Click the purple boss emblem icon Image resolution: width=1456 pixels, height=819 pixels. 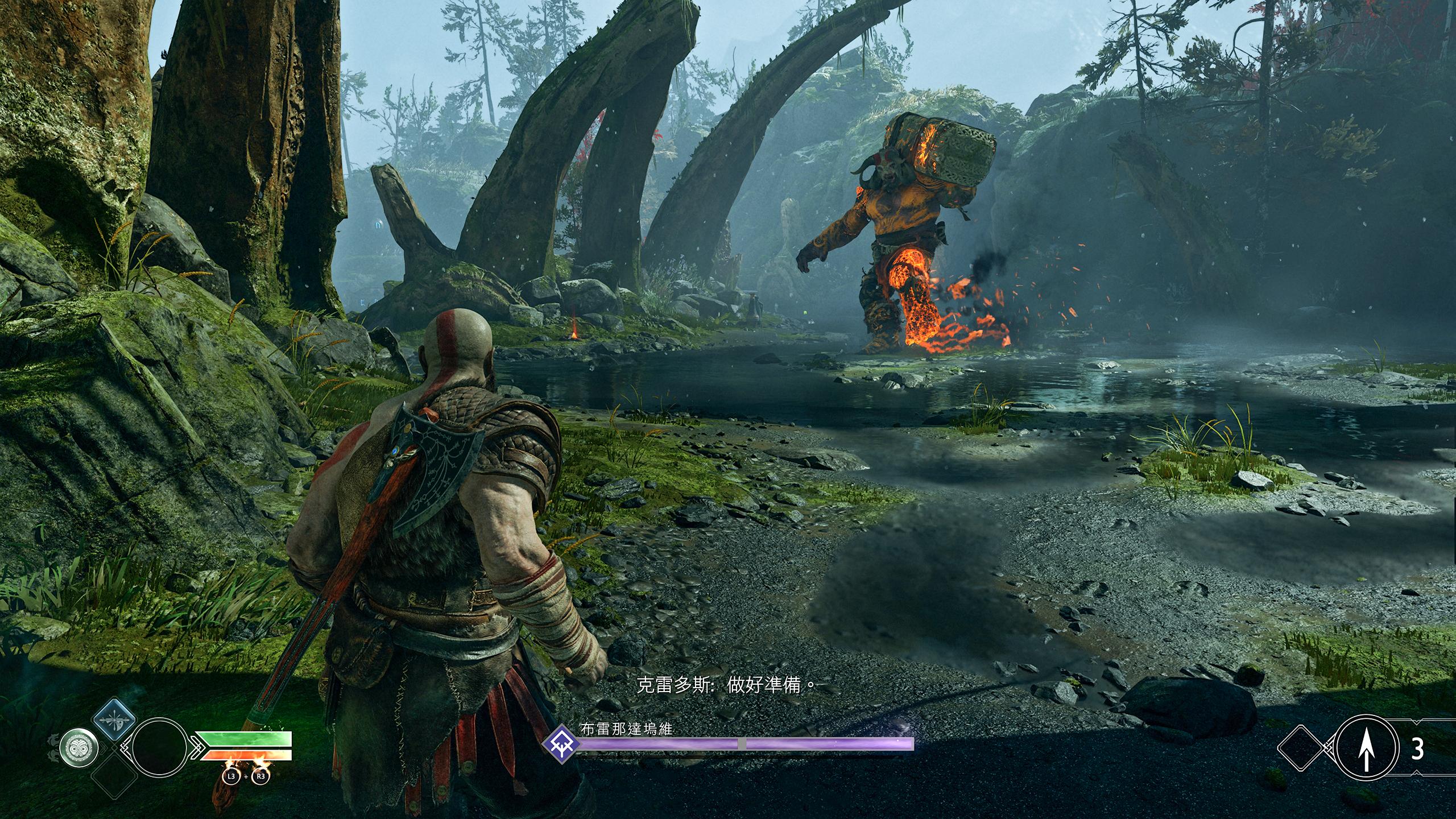[561, 743]
